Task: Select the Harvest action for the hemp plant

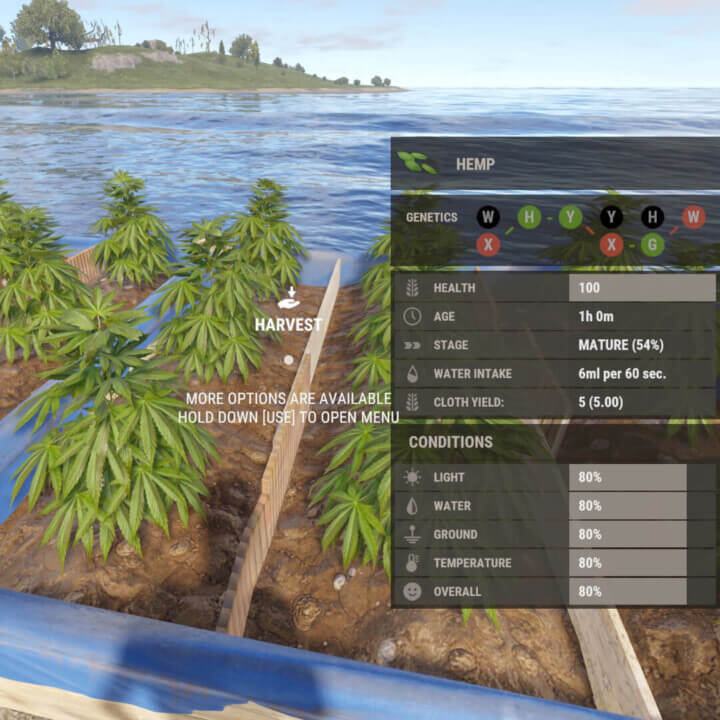Action: 288,312
